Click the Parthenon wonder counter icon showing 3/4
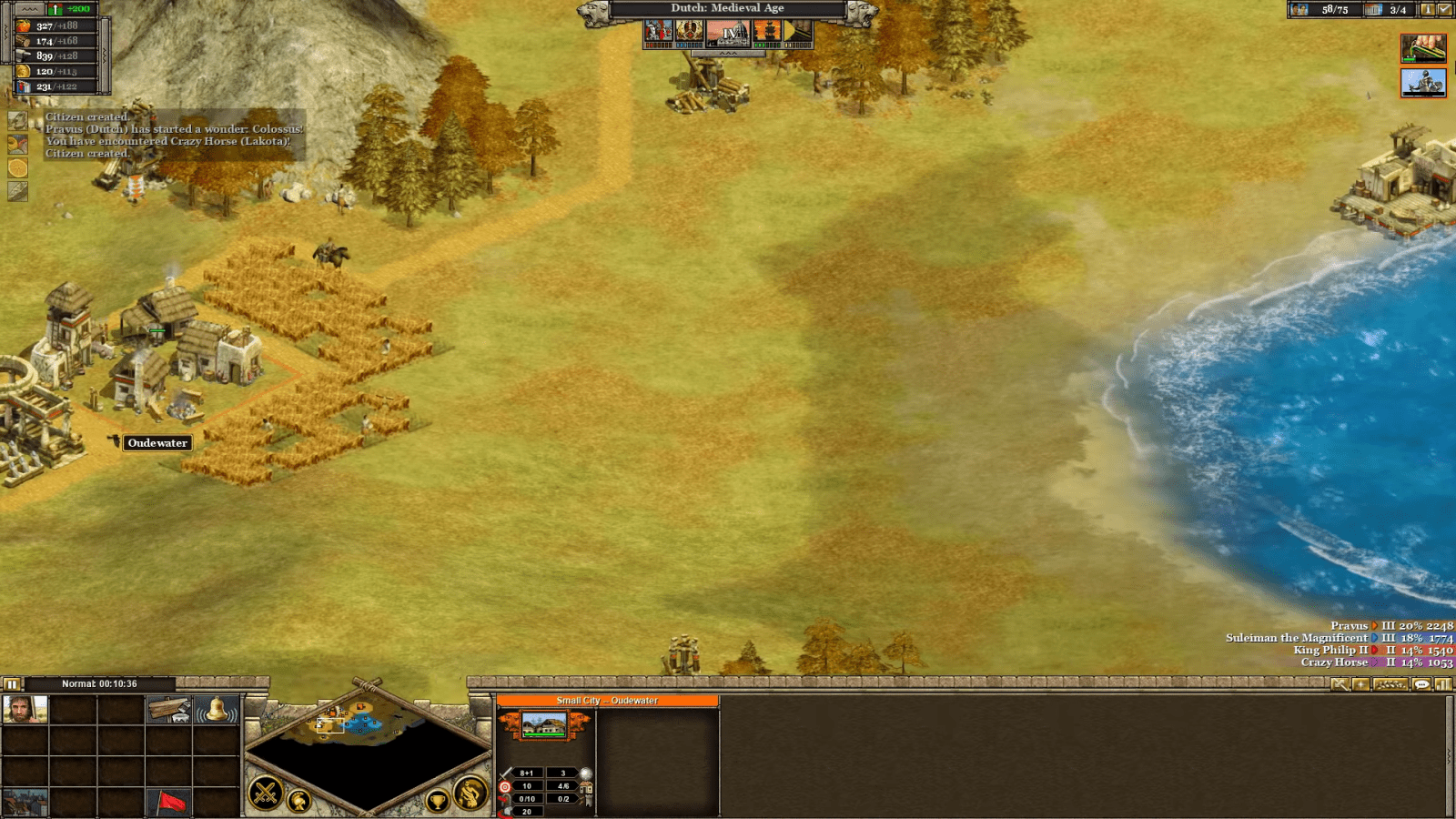 [x=1373, y=11]
